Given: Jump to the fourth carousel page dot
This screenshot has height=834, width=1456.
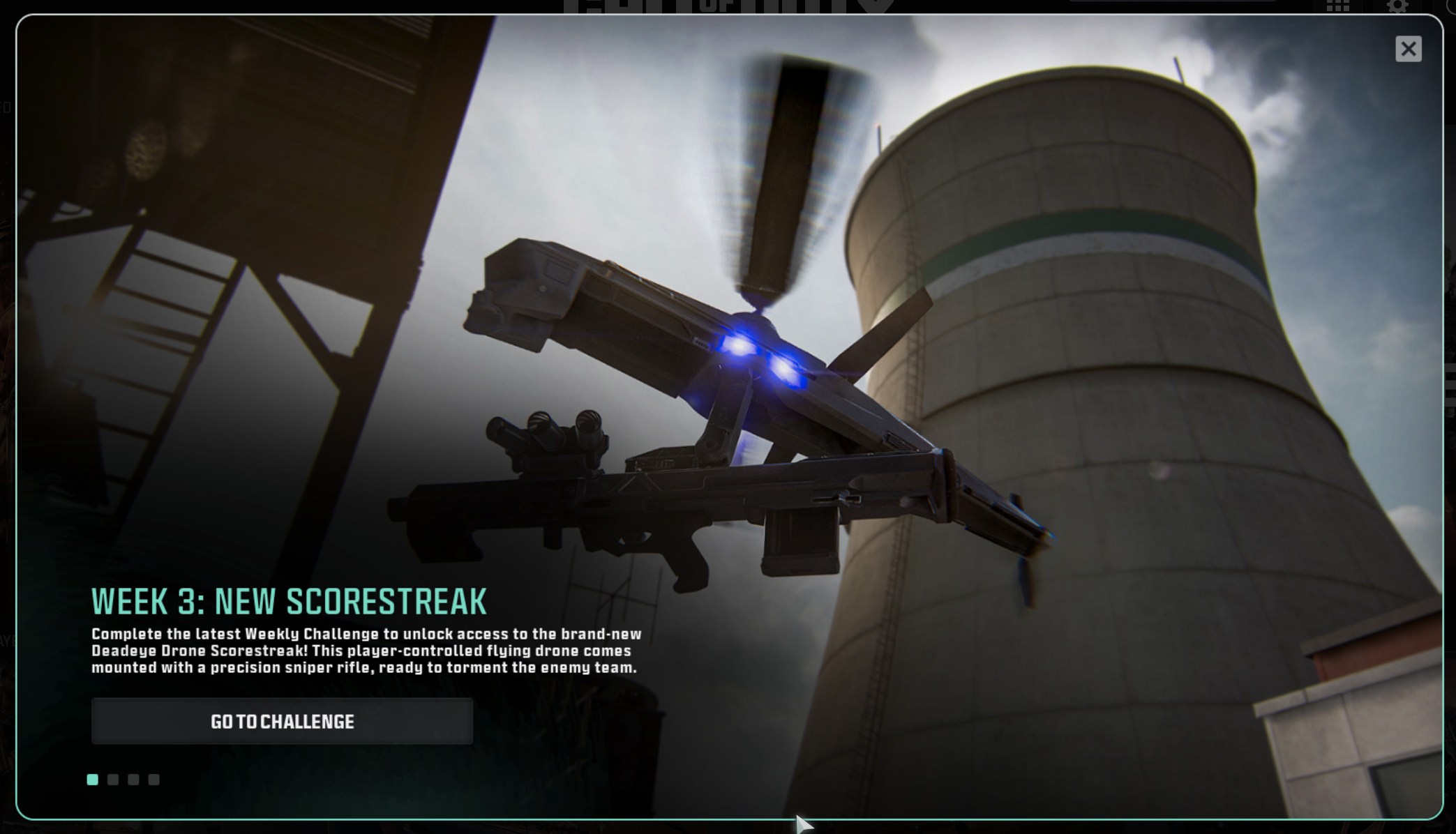Looking at the screenshot, I should pyautogui.click(x=154, y=780).
